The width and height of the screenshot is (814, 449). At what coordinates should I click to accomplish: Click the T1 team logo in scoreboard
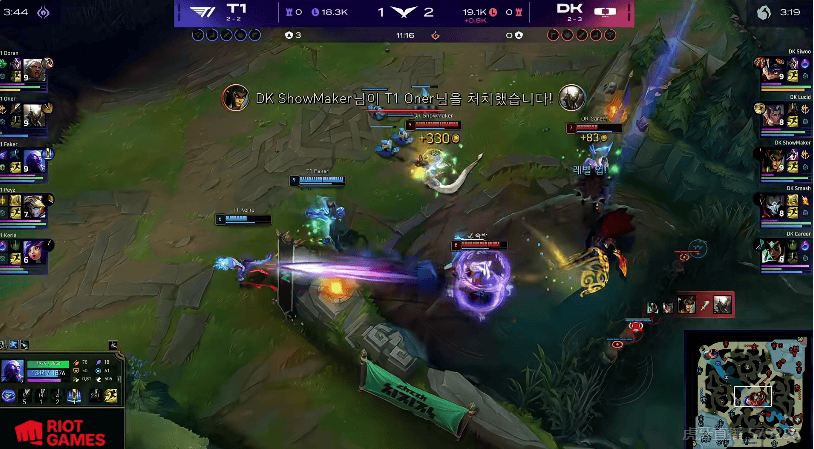pos(204,11)
